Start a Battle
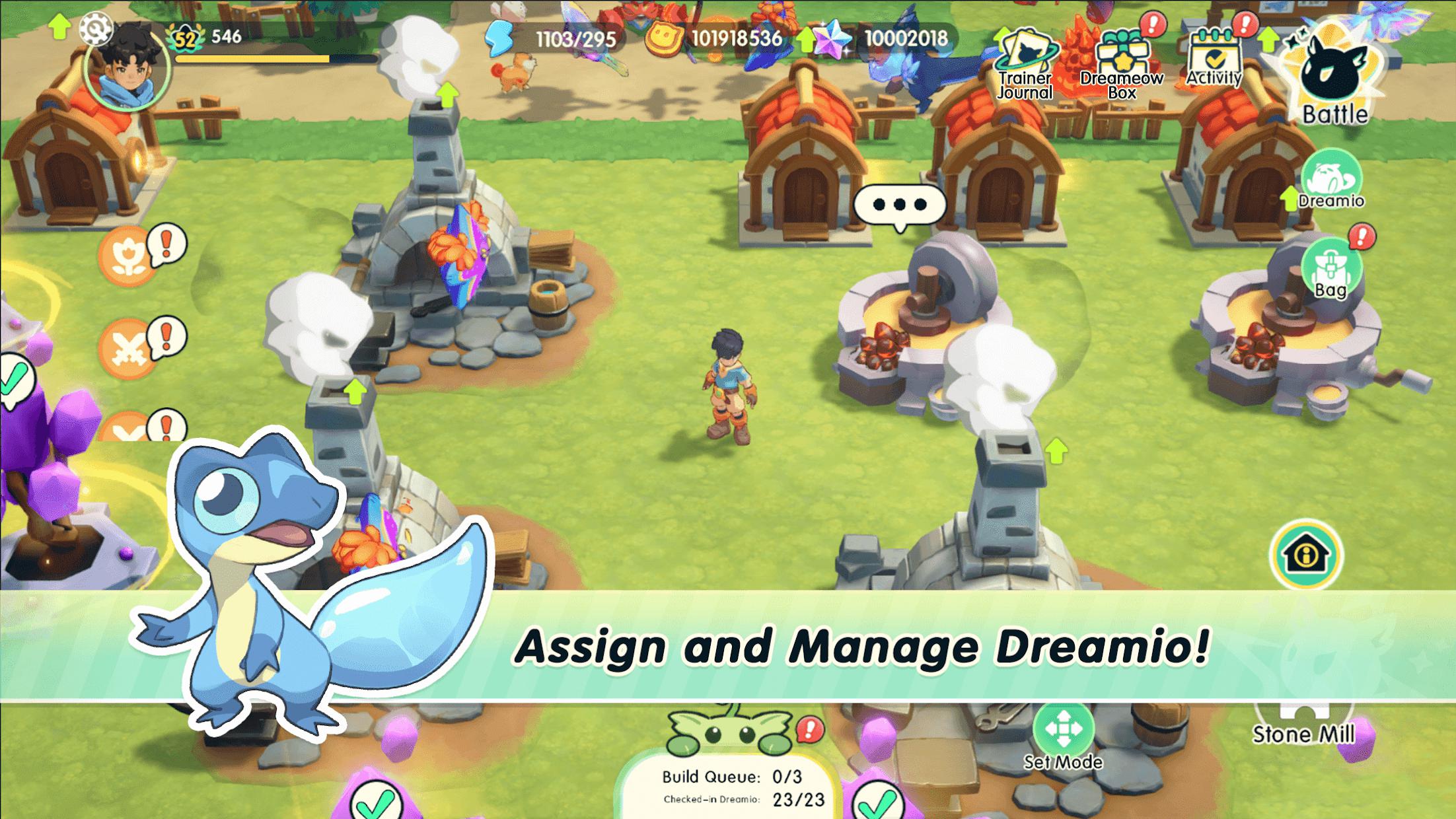The image size is (1456, 819). (x=1334, y=79)
